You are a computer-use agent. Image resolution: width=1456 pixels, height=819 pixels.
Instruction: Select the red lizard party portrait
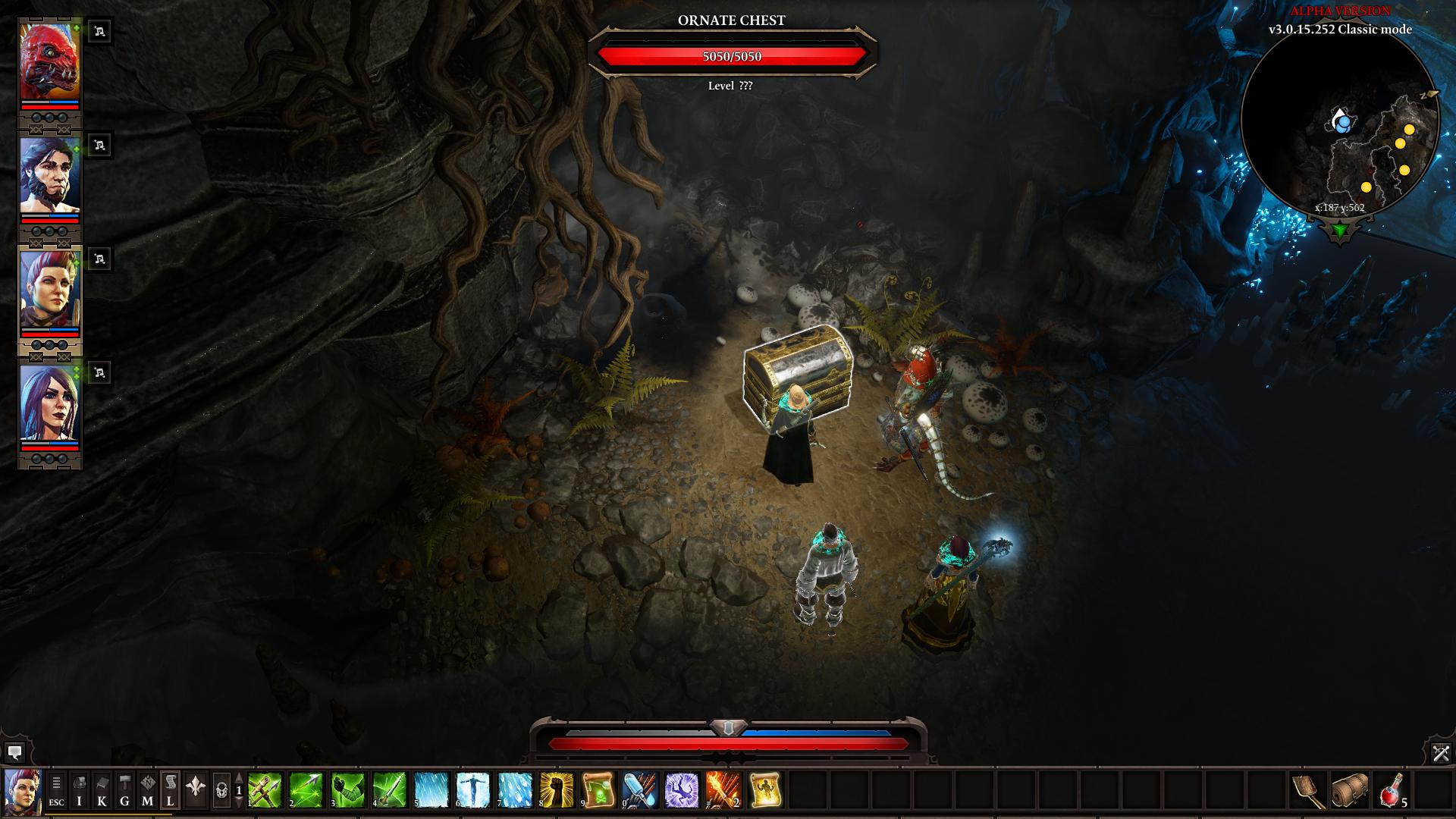click(x=49, y=62)
